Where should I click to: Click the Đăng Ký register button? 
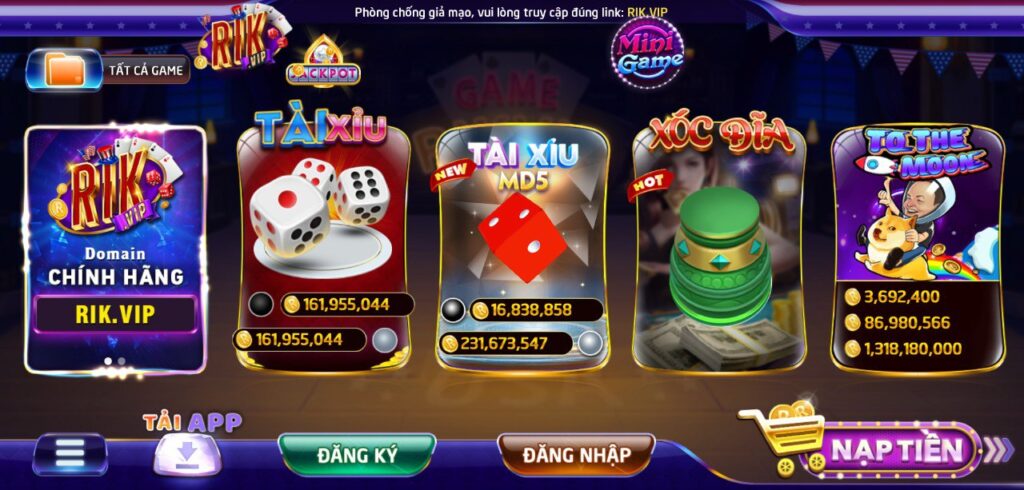coord(357,455)
